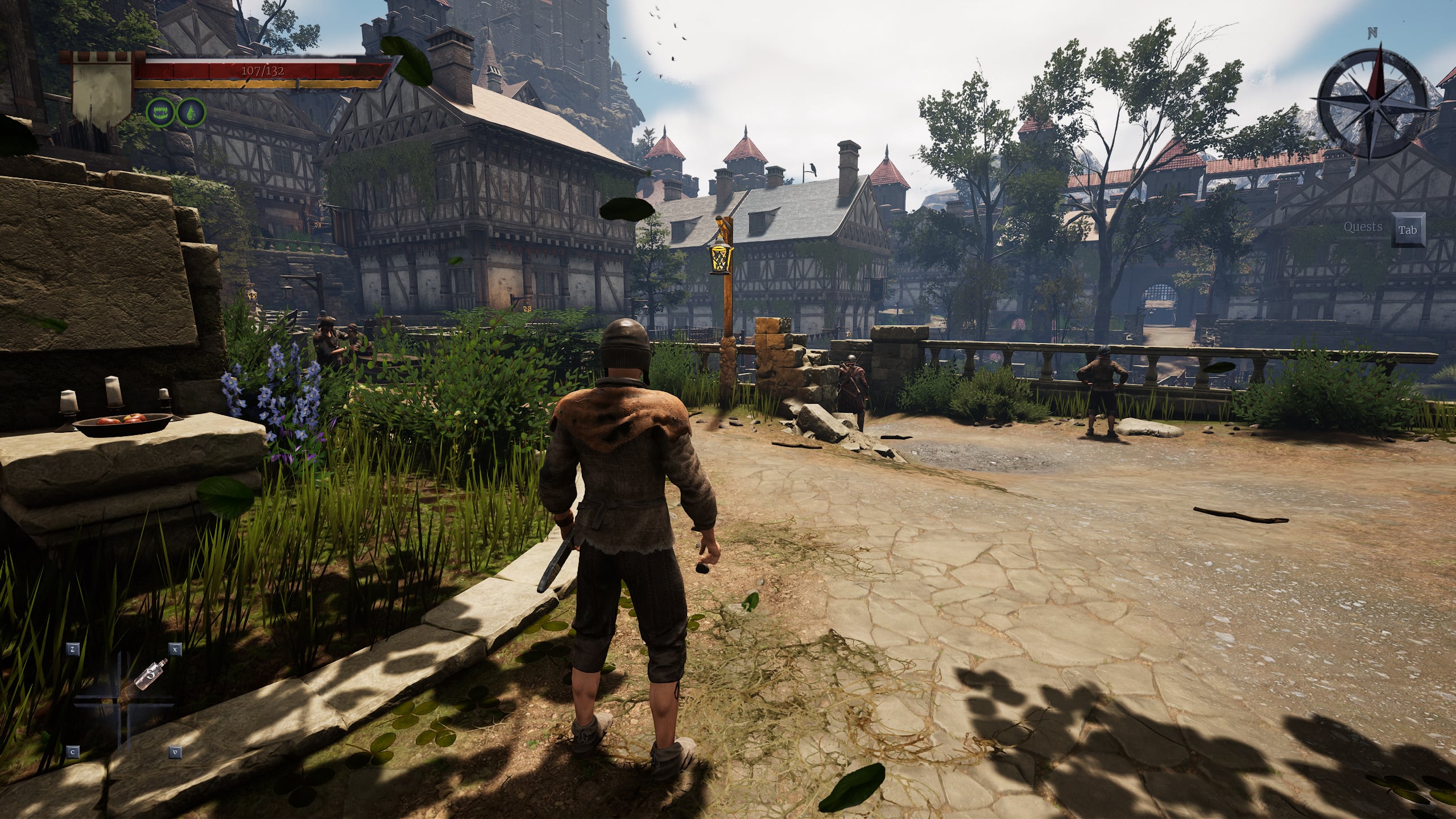The height and width of the screenshot is (819, 1456).
Task: Inspect the green droplet status icon
Action: click(x=191, y=112)
